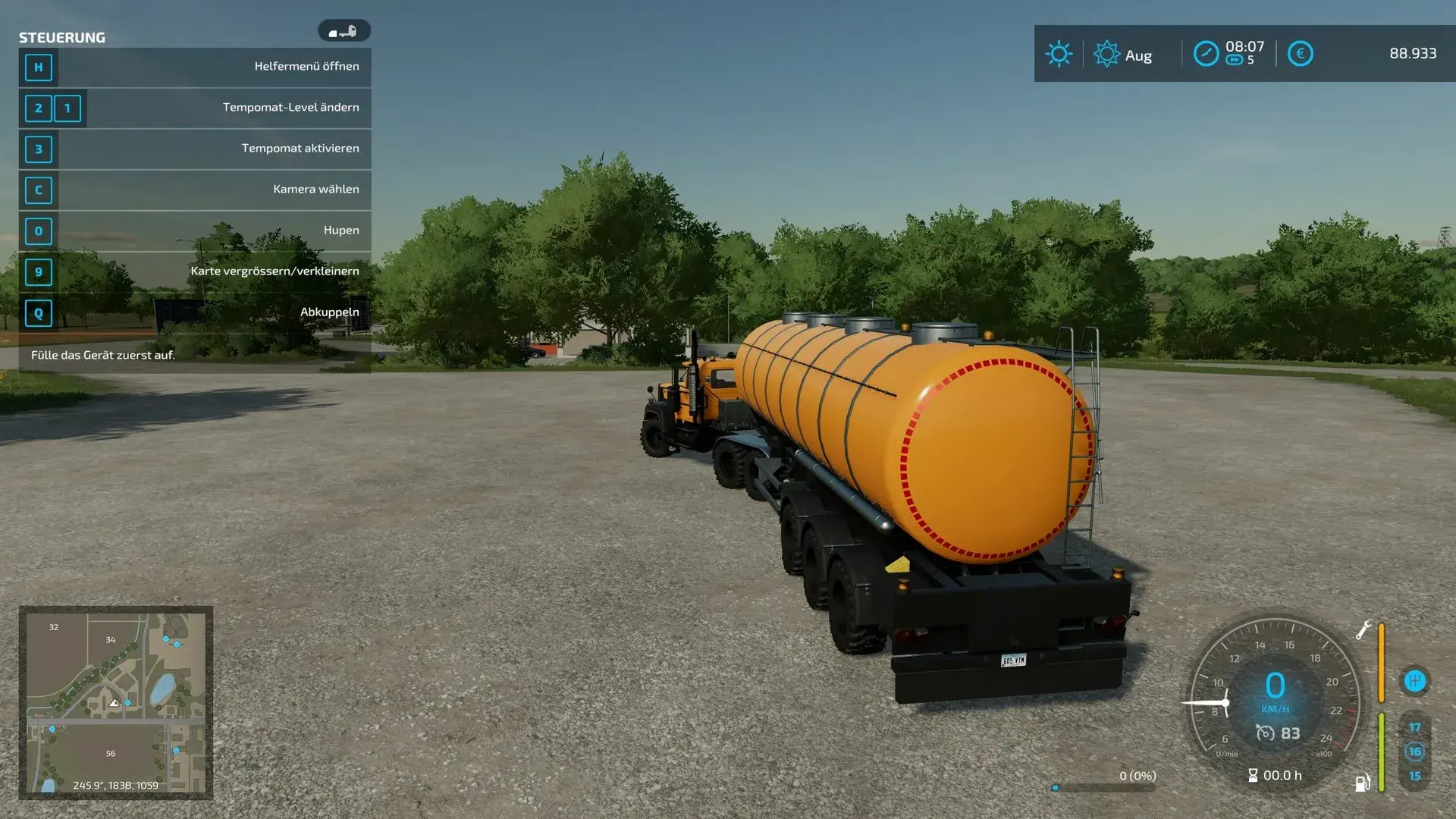Choose the 'Helfermenü öffnen' row
The image size is (1456, 819).
point(195,67)
